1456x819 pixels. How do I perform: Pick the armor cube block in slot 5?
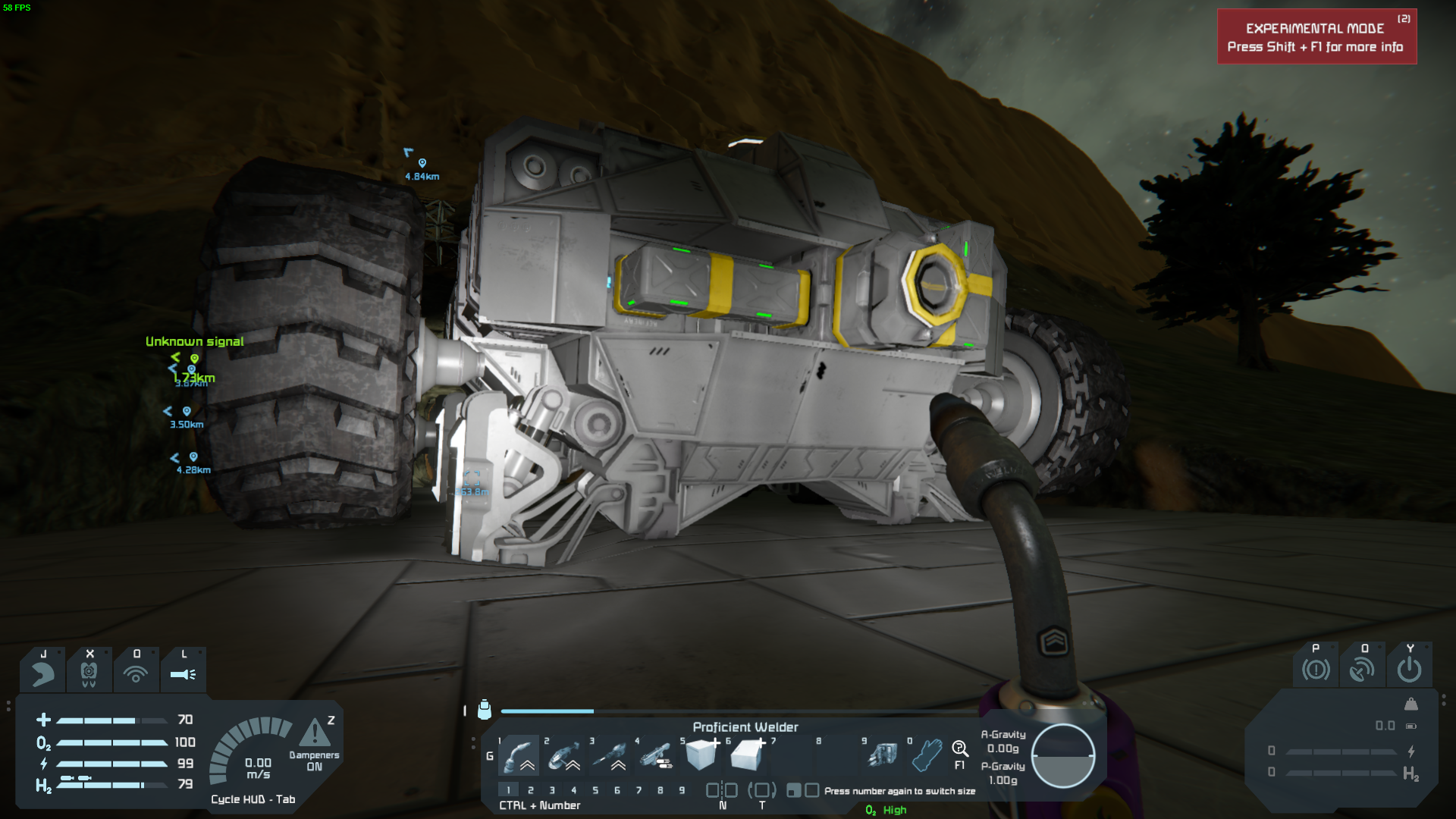[701, 755]
